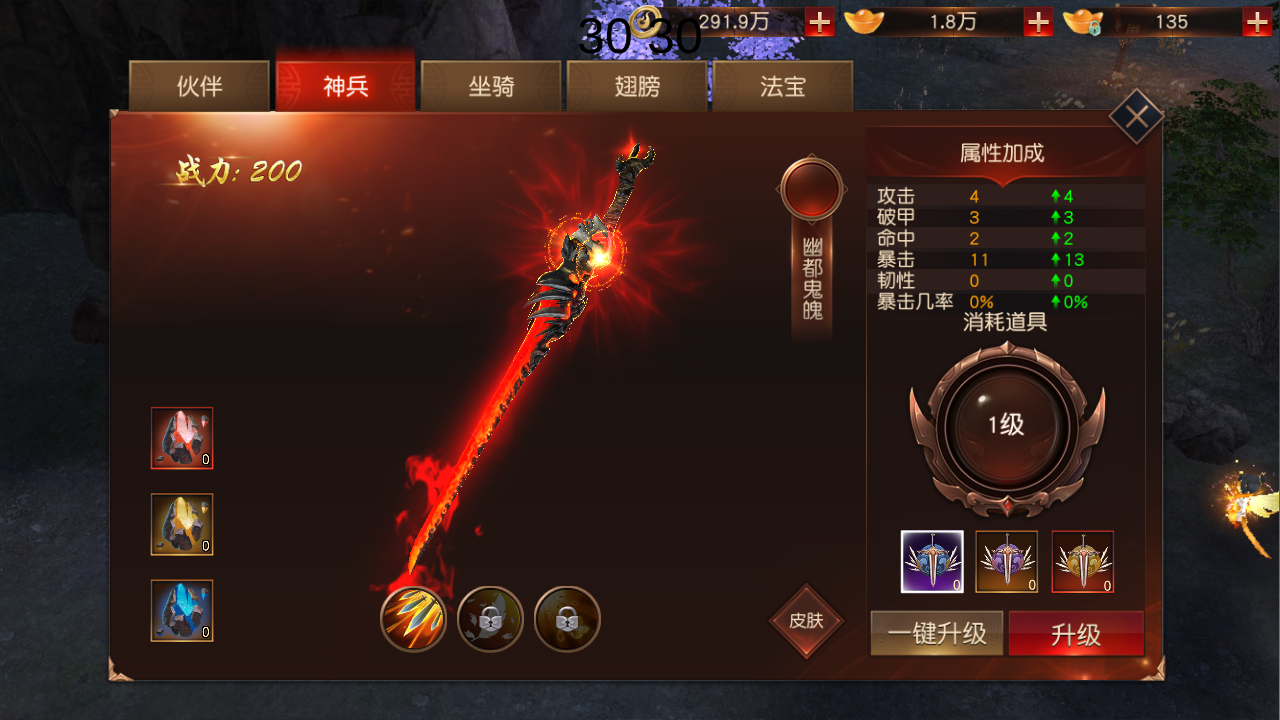
Task: Choose the gold-bordered purple shield emblem
Action: [x=1007, y=562]
